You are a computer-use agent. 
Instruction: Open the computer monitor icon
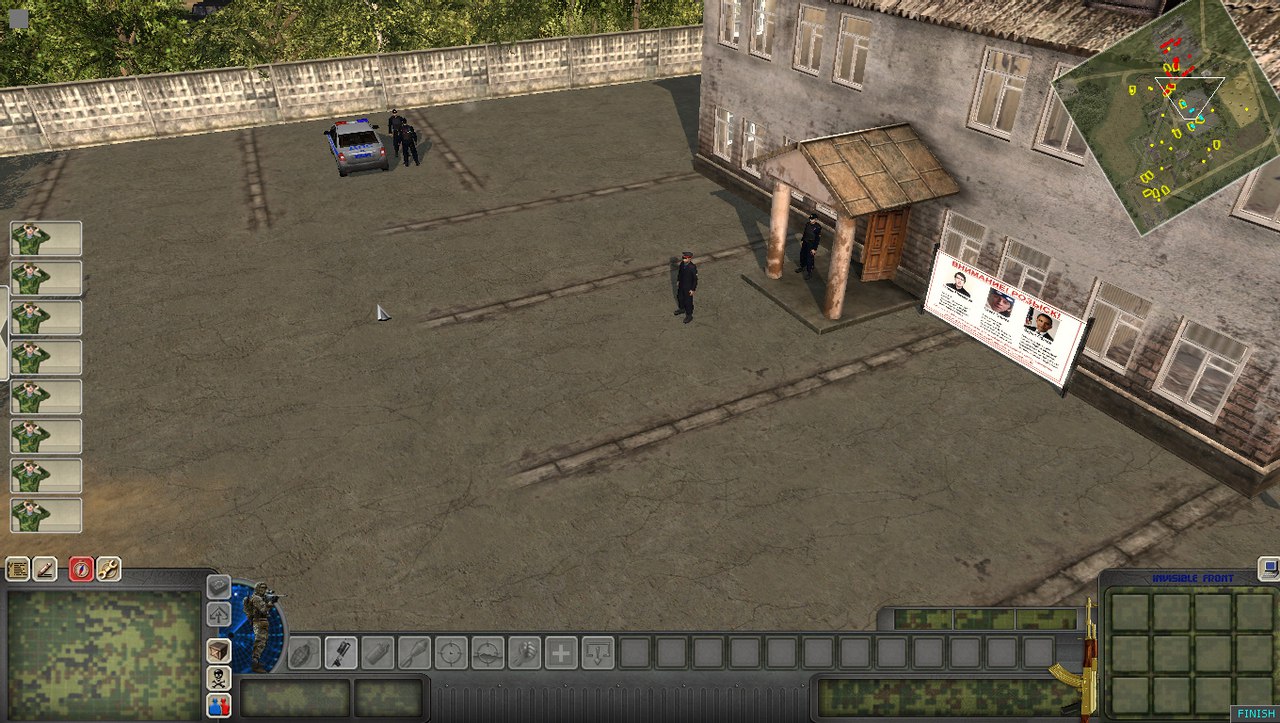1269,569
